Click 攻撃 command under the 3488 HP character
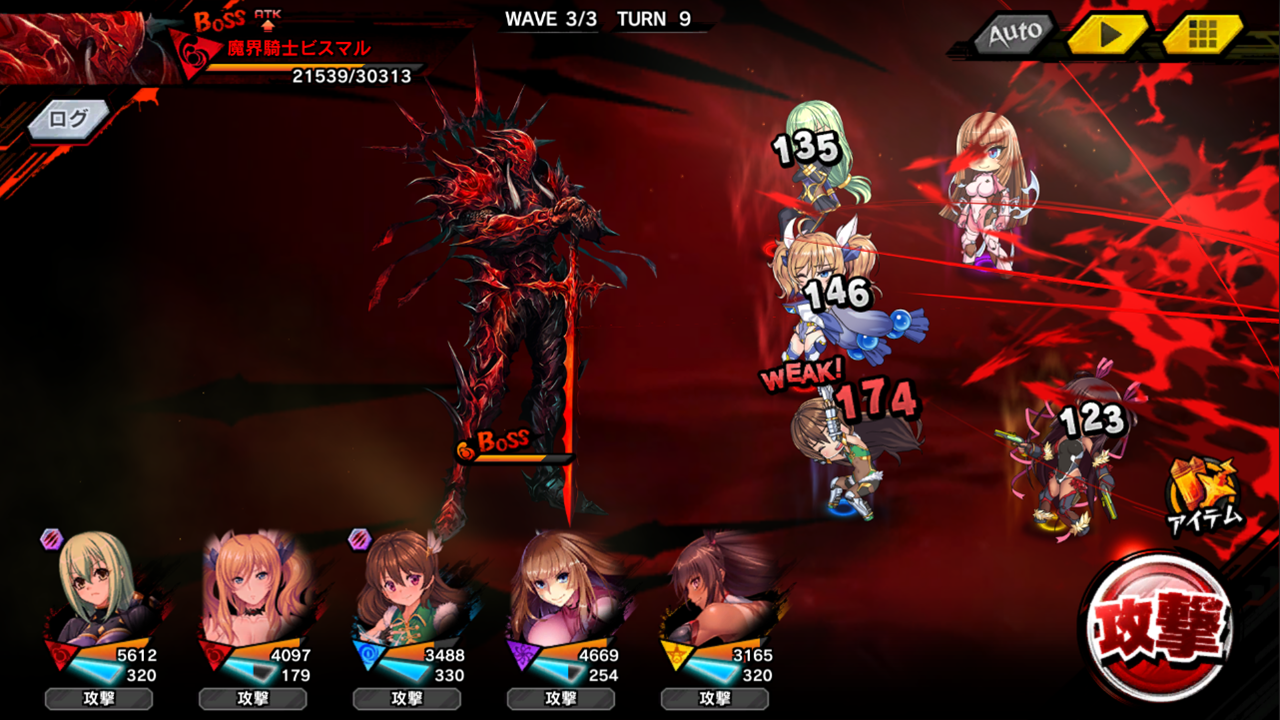Viewport: 1280px width, 720px height. [406, 698]
